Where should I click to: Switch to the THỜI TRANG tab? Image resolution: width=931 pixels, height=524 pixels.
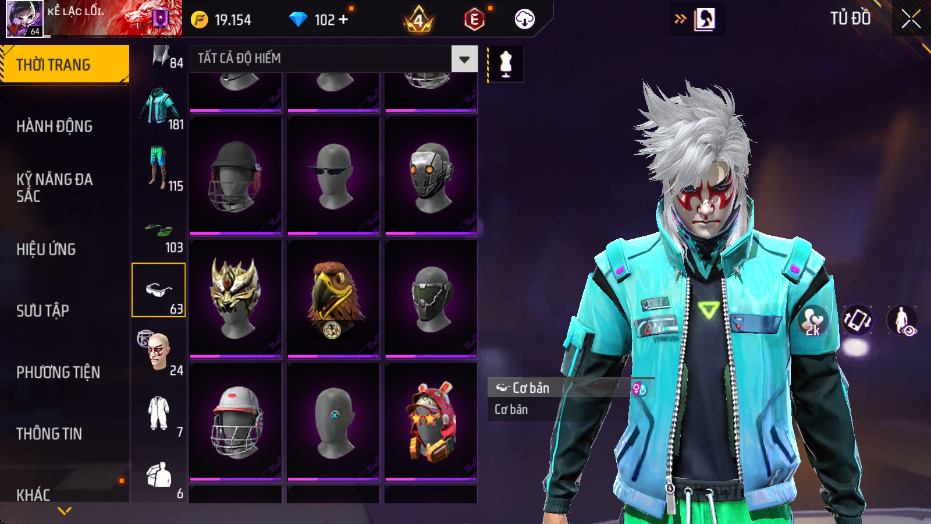pos(62,65)
